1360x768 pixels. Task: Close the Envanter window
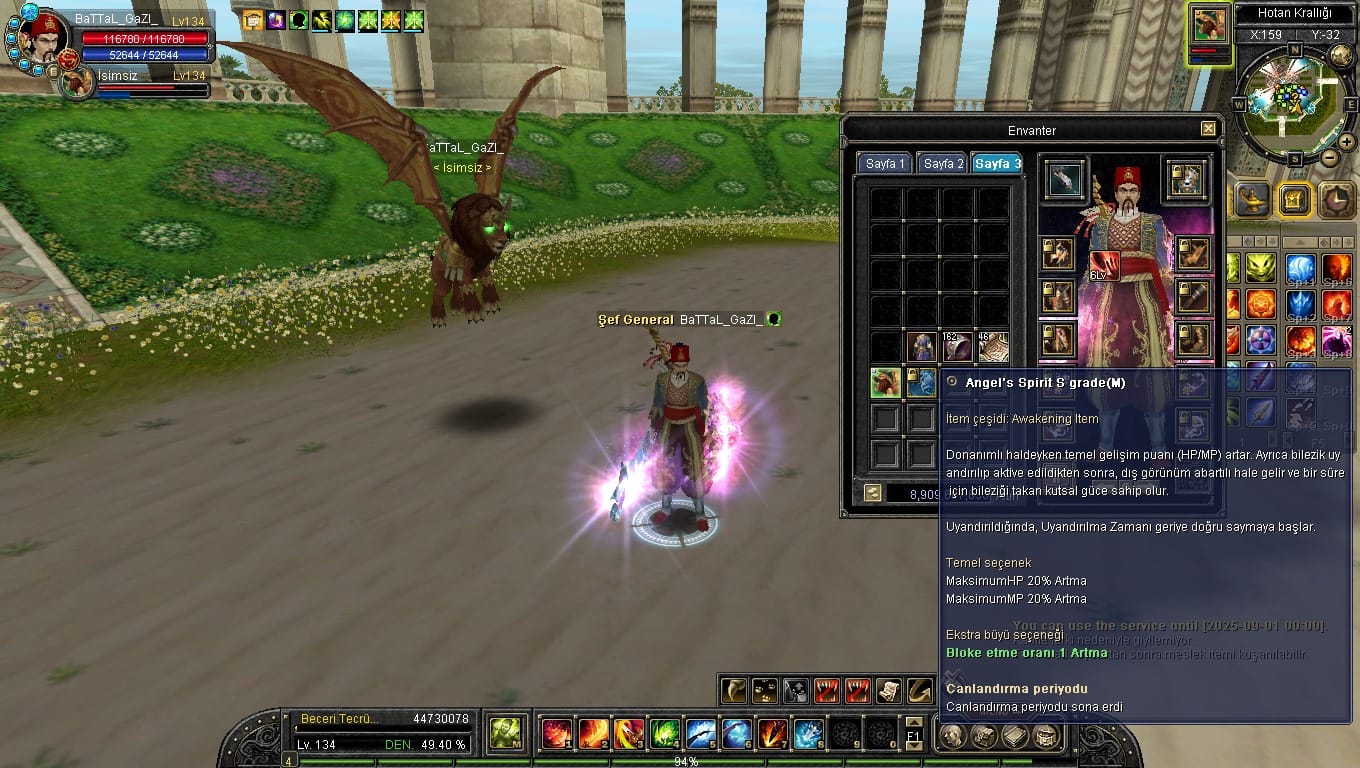click(x=1208, y=129)
